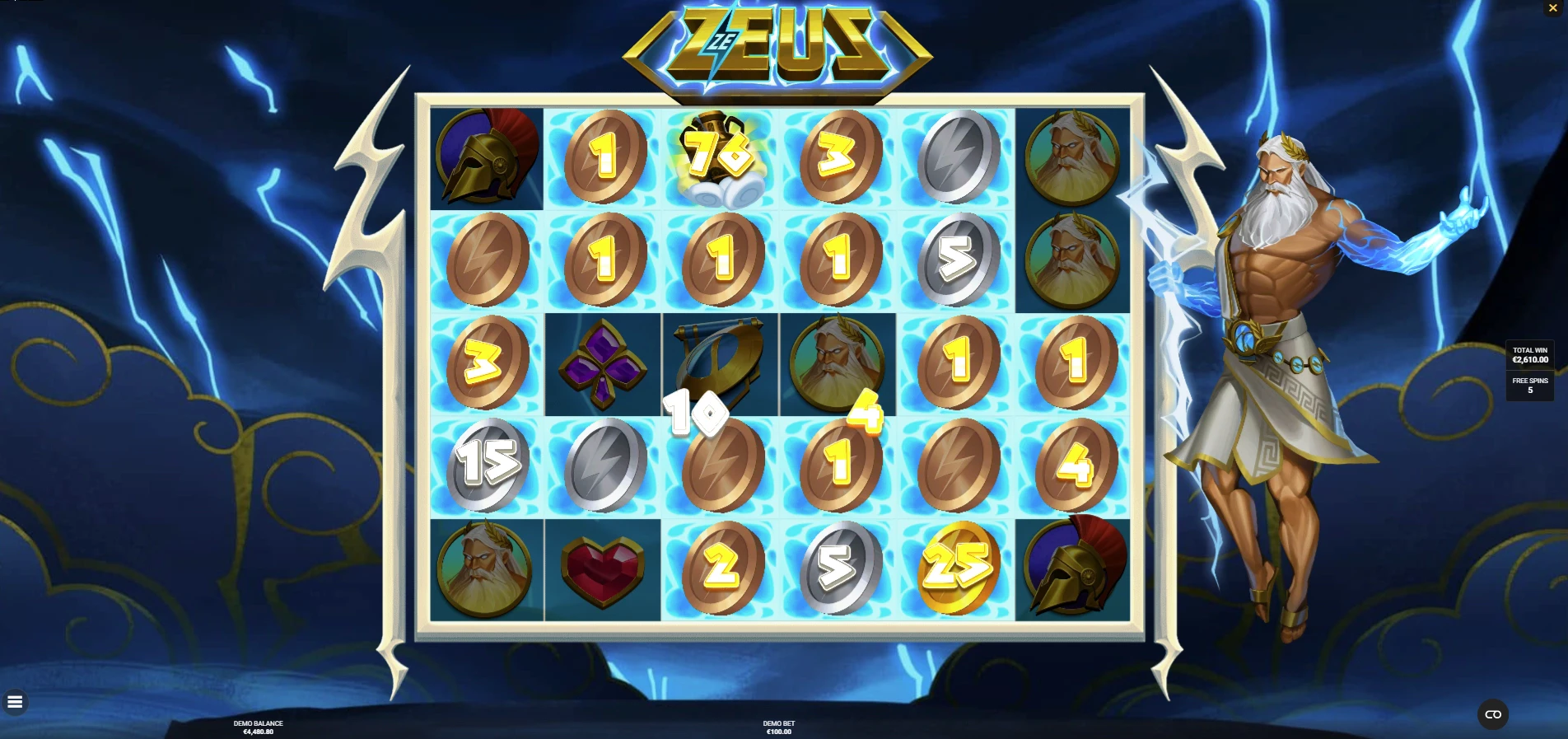The width and height of the screenshot is (1568, 739).
Task: Click the round dark toggle-icon button
Action: coord(1493,714)
